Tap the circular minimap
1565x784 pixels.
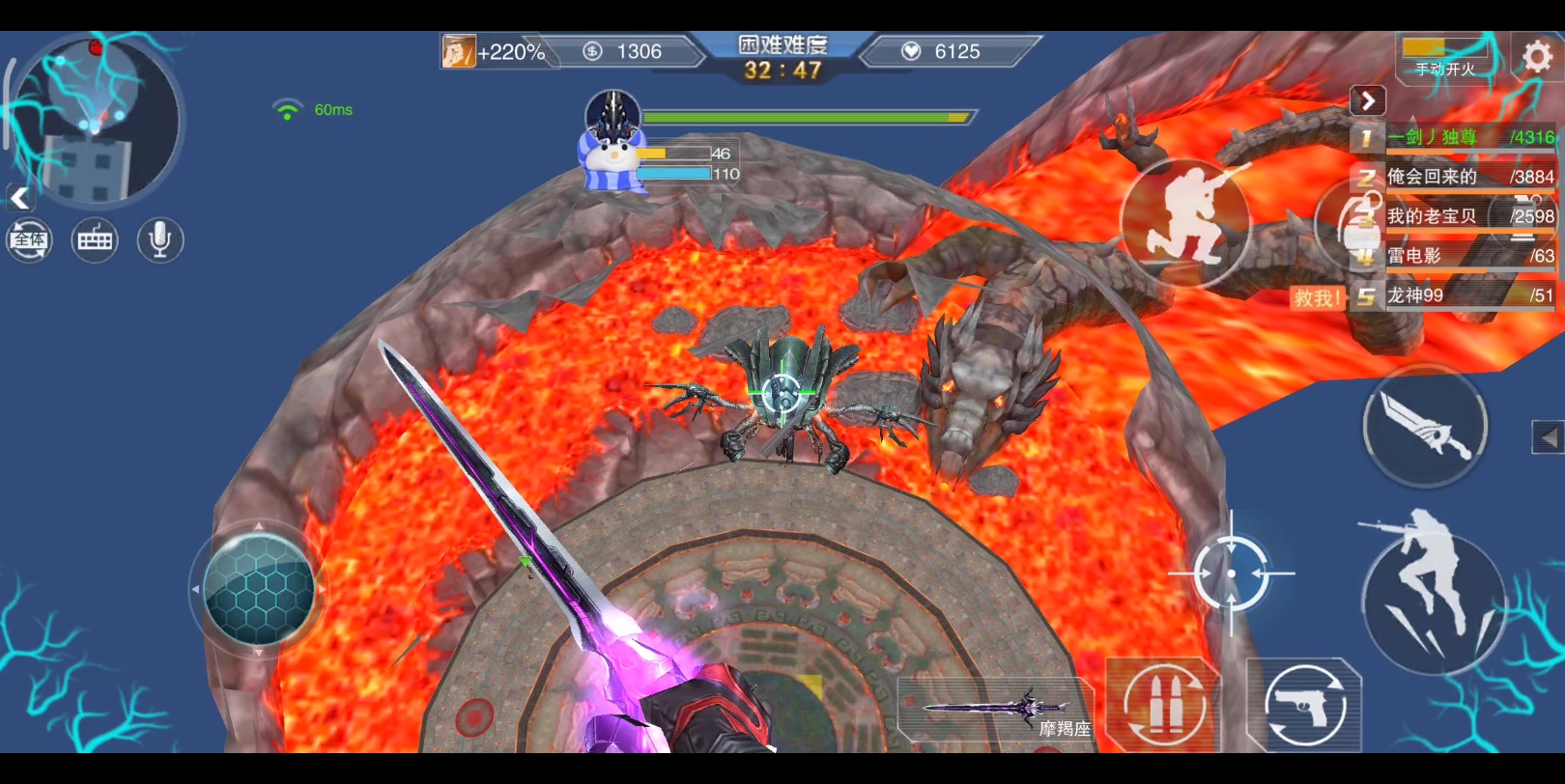[95, 121]
